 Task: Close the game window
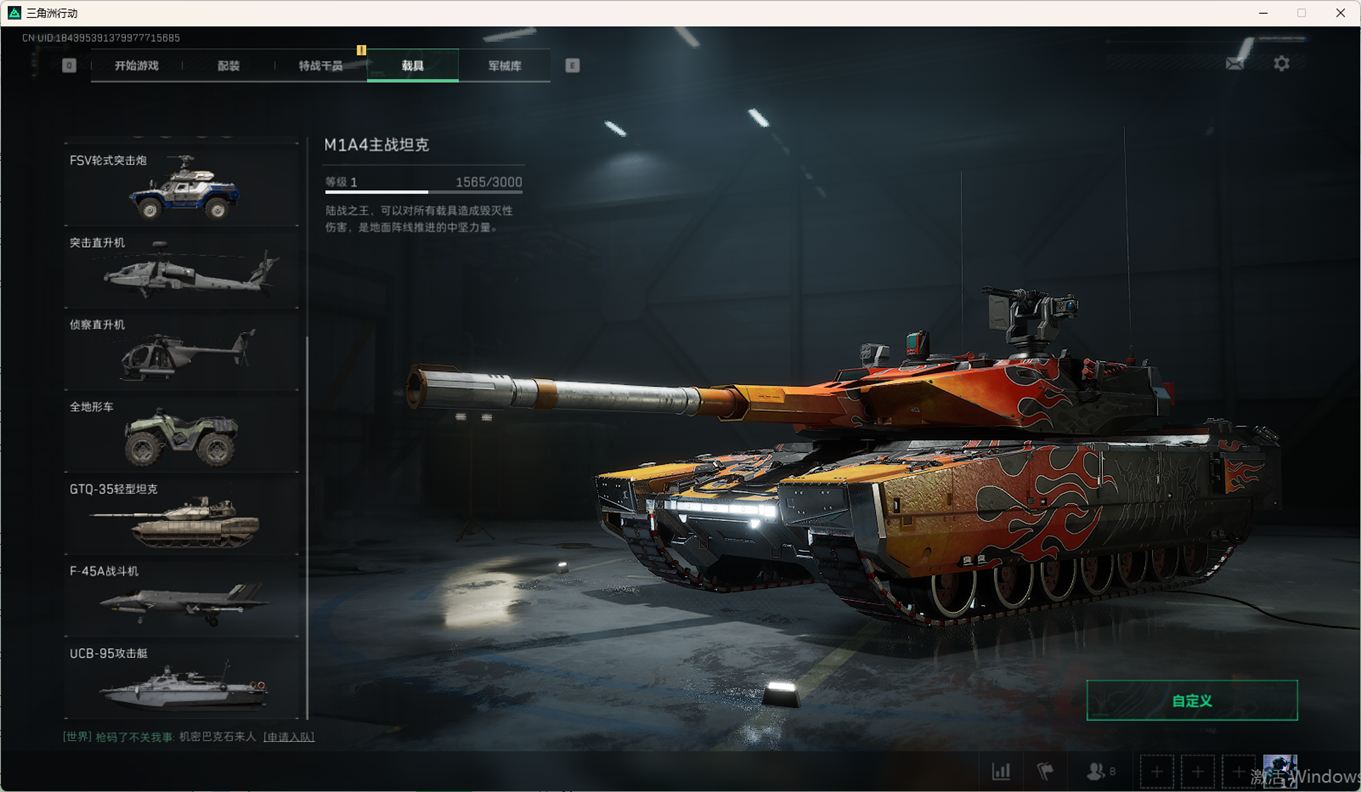[1340, 13]
